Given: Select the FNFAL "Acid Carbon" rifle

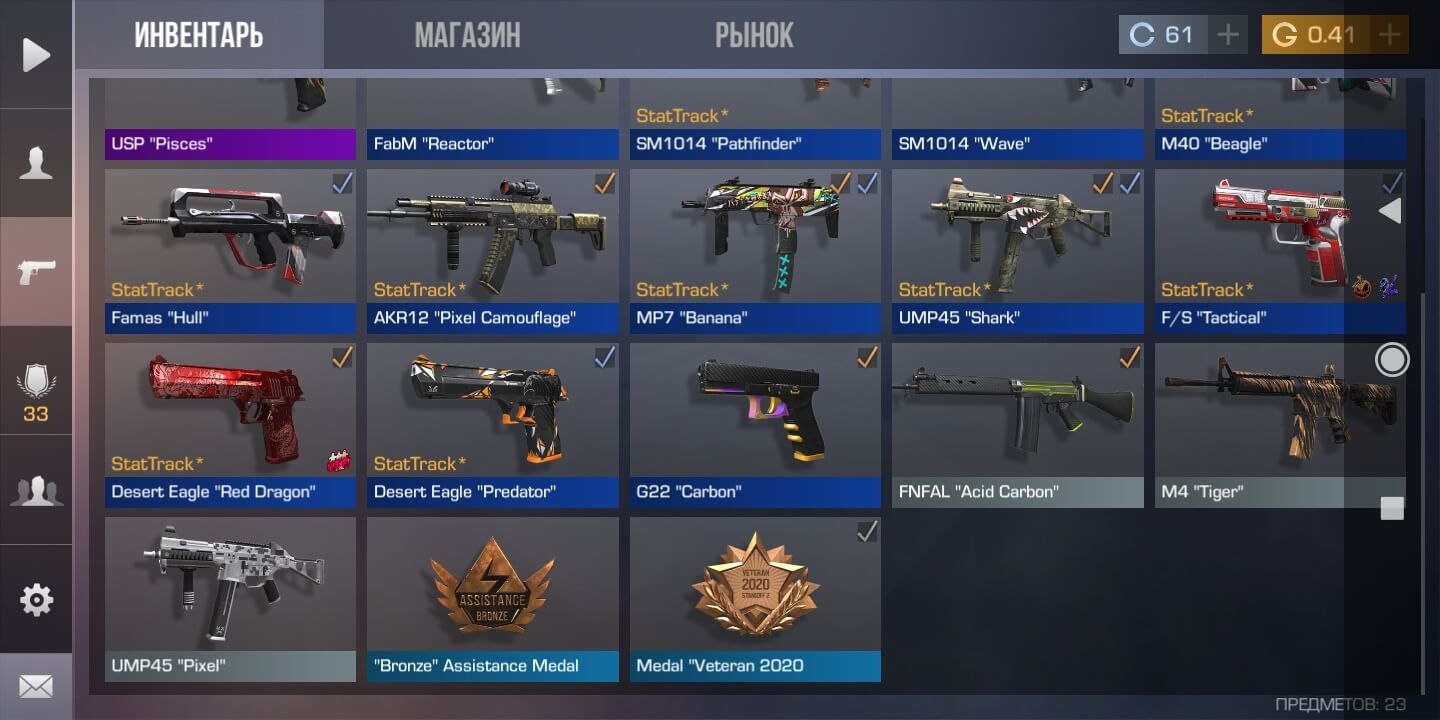Looking at the screenshot, I should click(x=1017, y=424).
